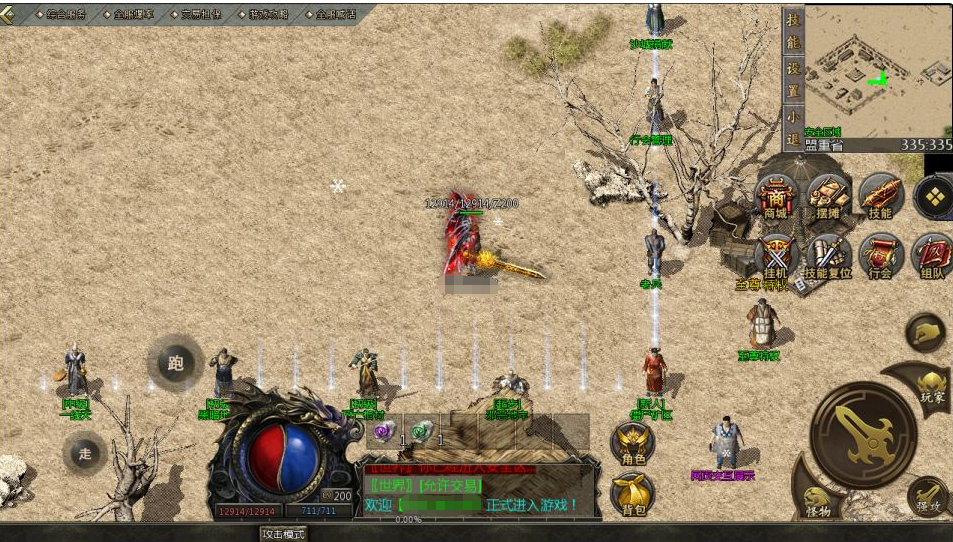Viewport: 953px width, 542px height.
Task: Open the 行会 guild icon
Action: [880, 256]
